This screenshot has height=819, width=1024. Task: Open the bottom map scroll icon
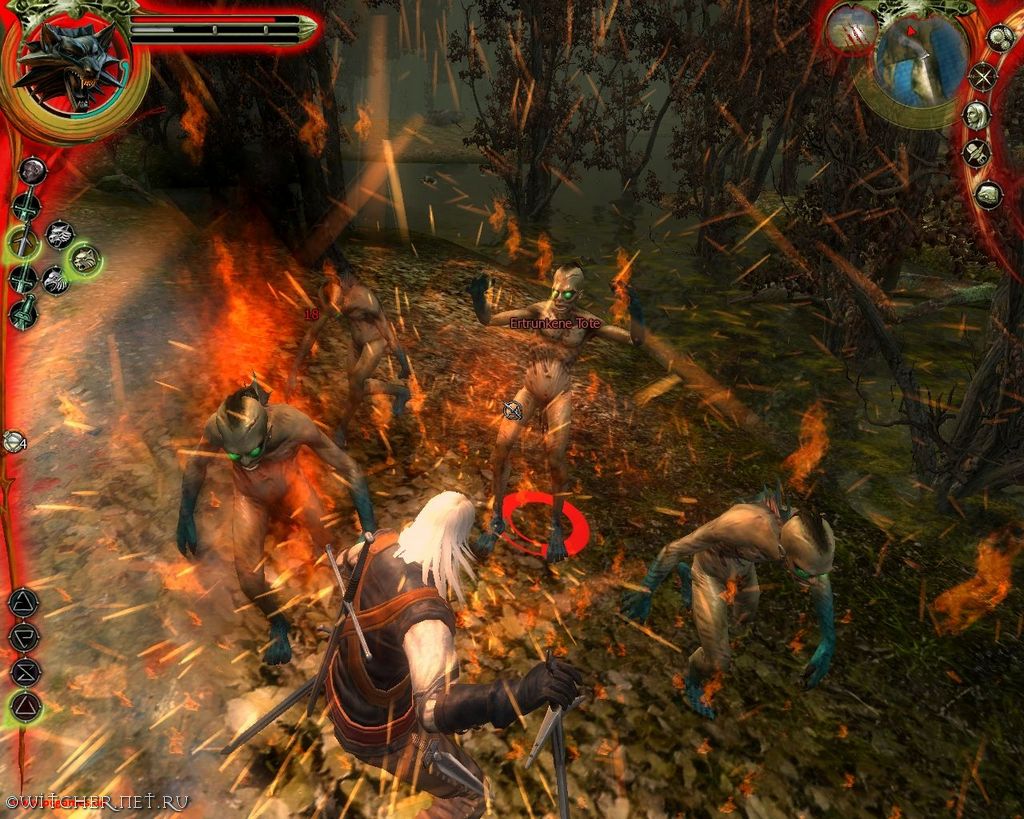pos(988,194)
